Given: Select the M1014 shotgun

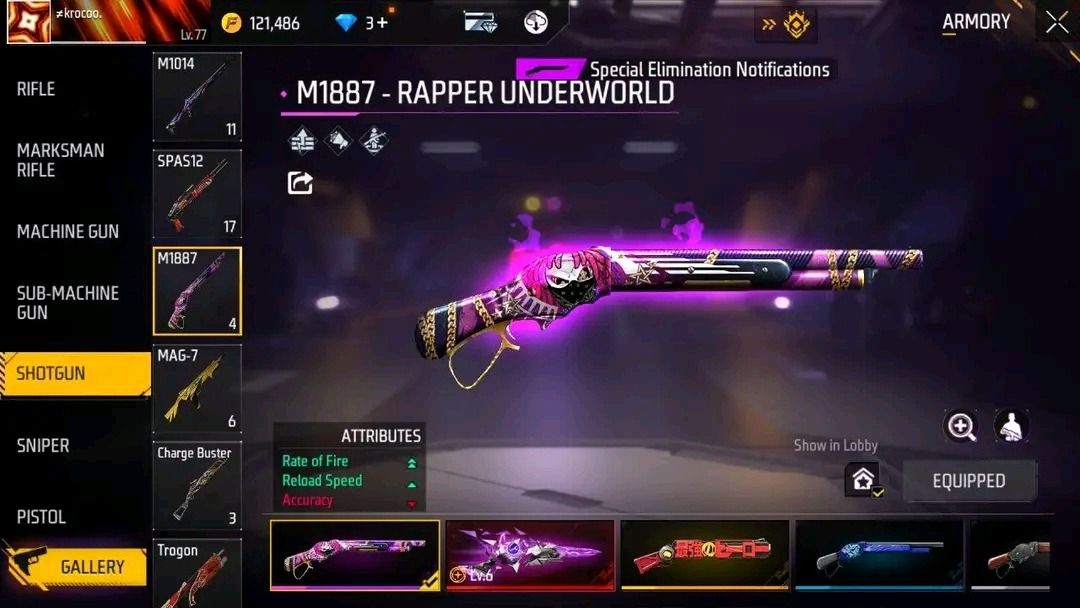Looking at the screenshot, I should [x=197, y=96].
